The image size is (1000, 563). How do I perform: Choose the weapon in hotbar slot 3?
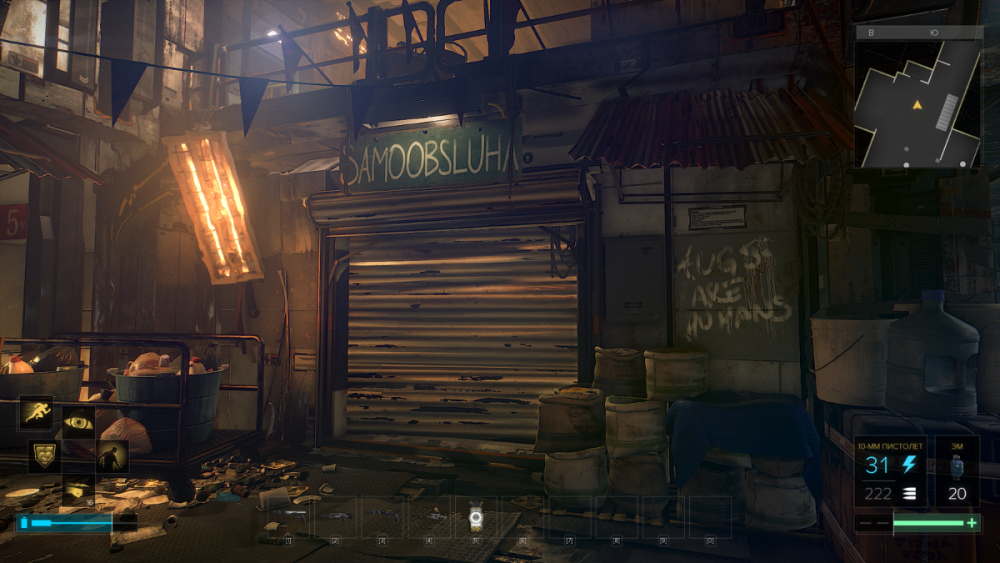[x=383, y=516]
